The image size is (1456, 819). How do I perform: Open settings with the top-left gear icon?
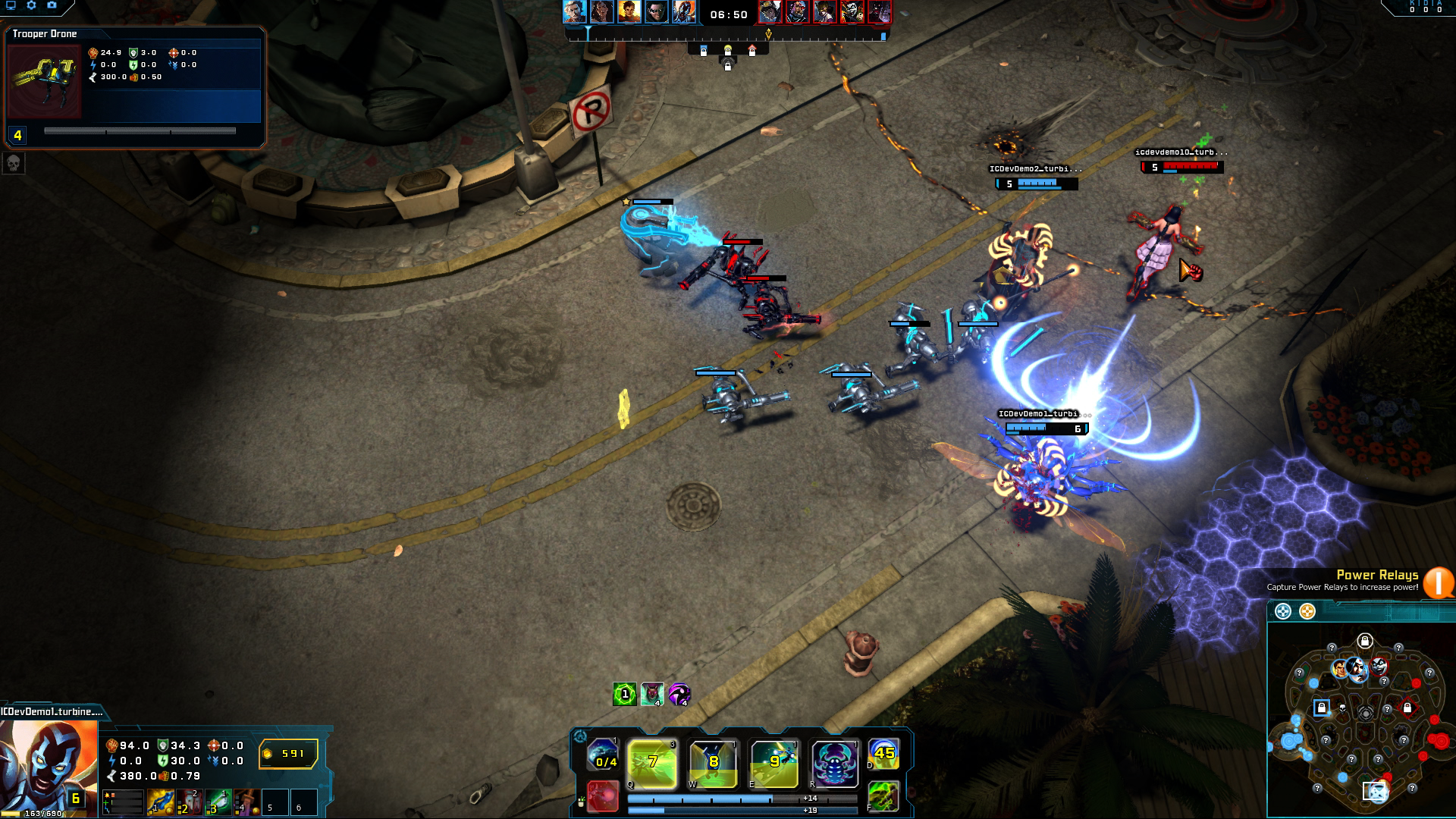pyautogui.click(x=31, y=5)
